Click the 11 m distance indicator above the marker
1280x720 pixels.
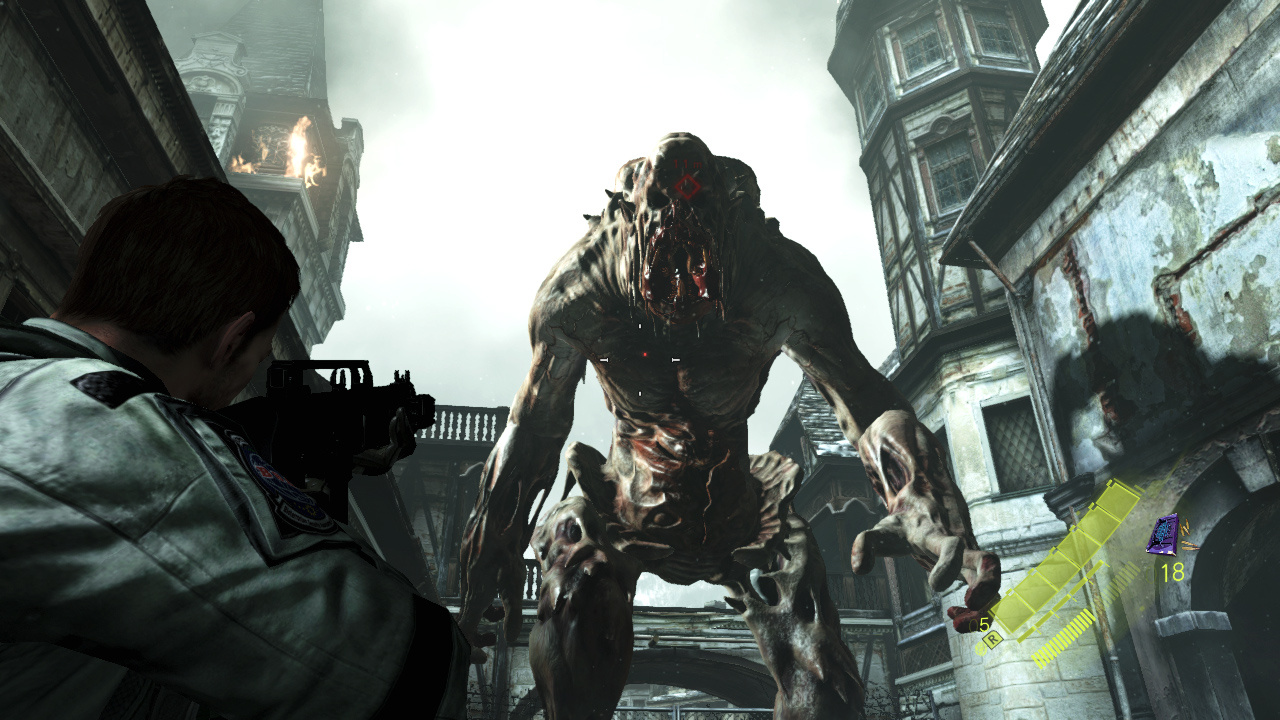[688, 164]
